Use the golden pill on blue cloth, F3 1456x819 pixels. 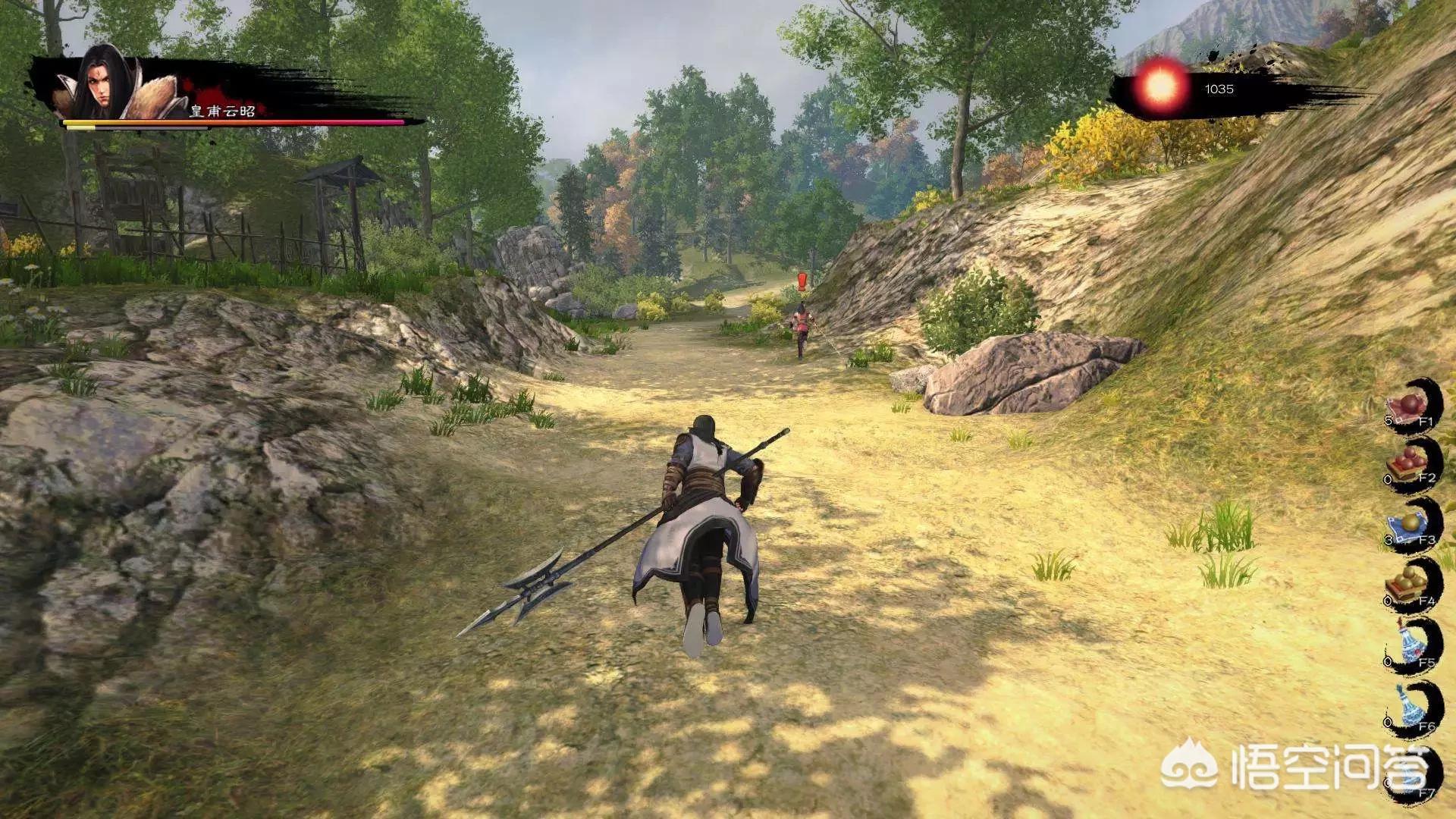[1410, 526]
